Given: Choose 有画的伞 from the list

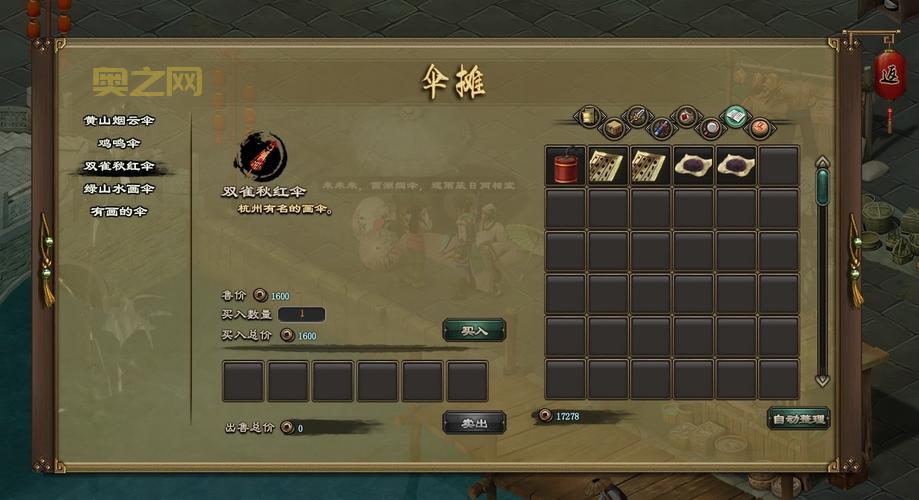Looking at the screenshot, I should 119,211.
